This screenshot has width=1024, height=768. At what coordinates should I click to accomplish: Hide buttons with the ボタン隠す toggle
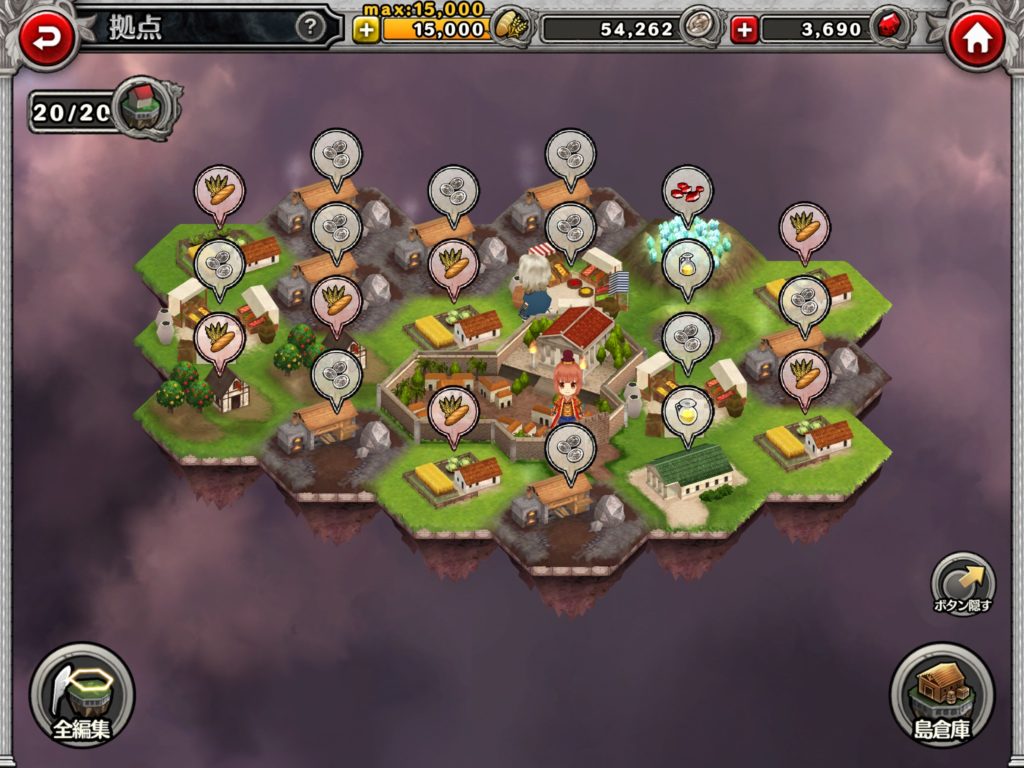[963, 584]
